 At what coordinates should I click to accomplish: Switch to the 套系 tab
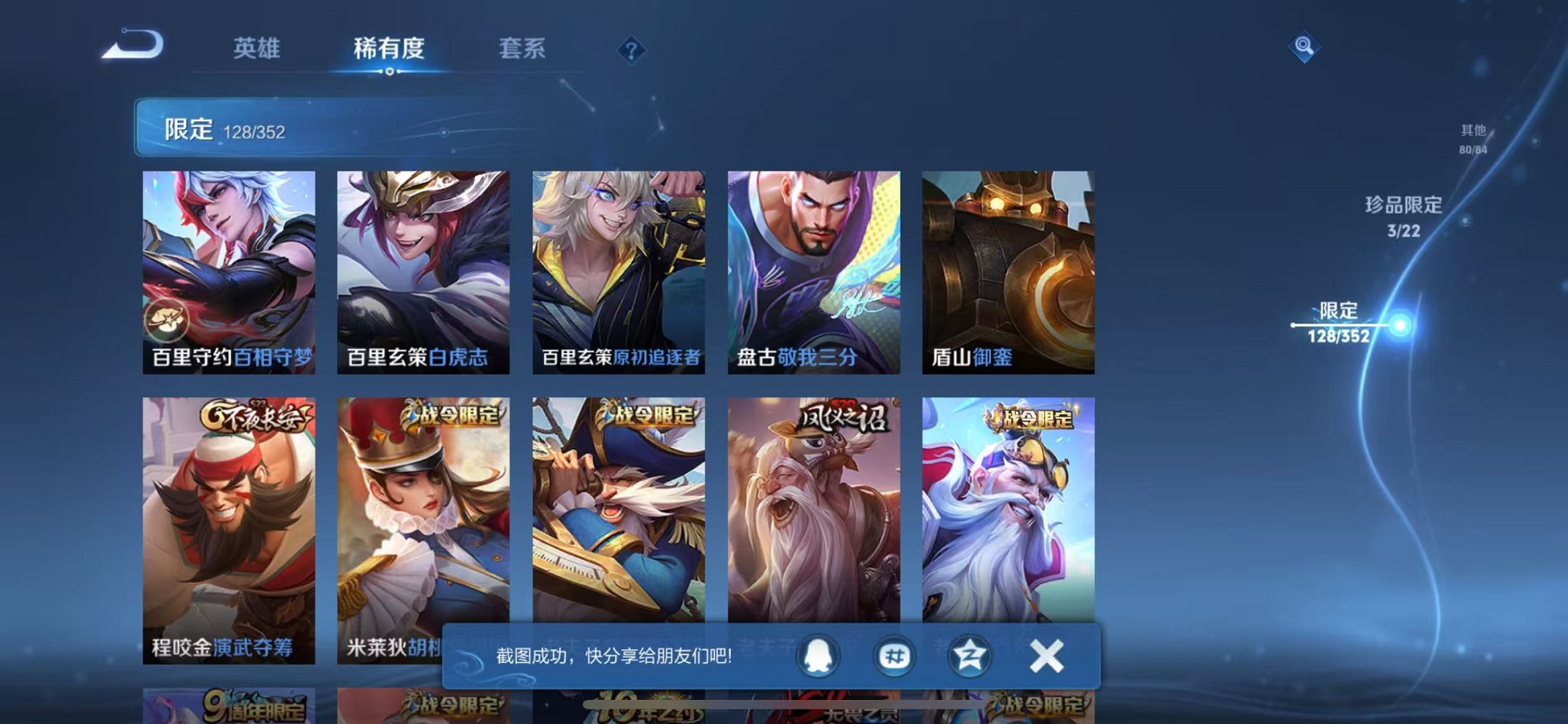(522, 49)
